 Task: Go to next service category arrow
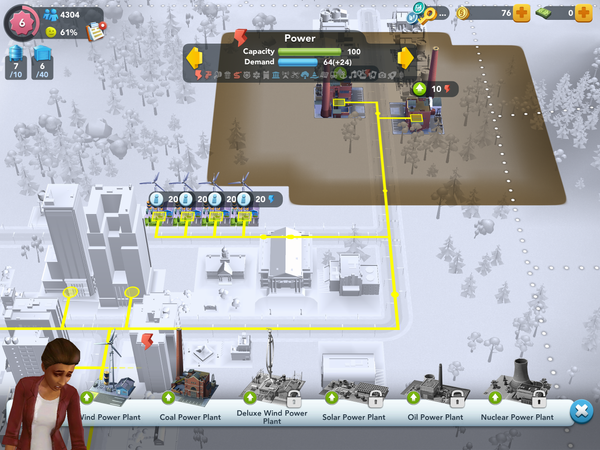click(405, 57)
